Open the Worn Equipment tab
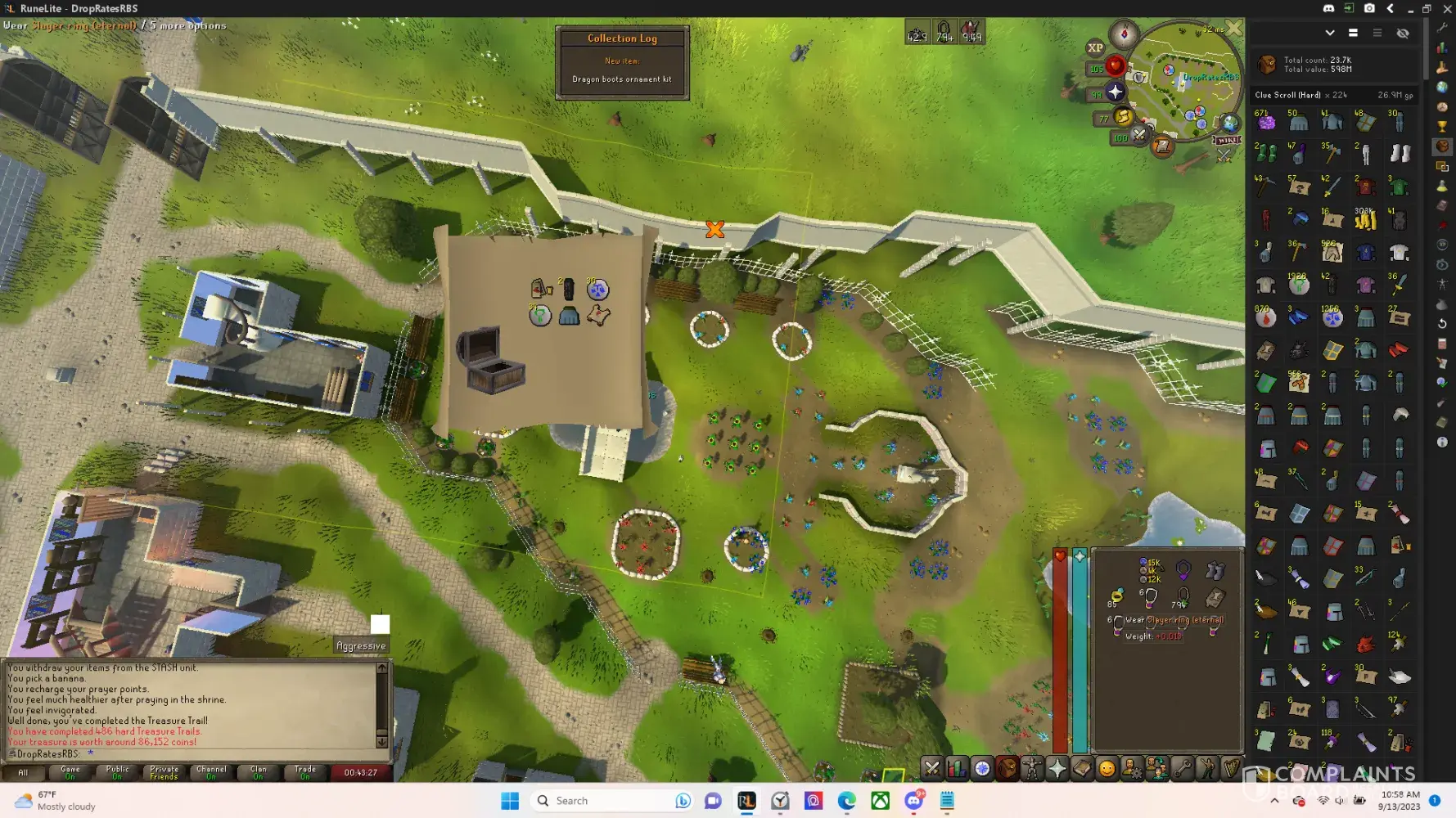The width and height of the screenshot is (1456, 818). pyautogui.click(x=1032, y=768)
